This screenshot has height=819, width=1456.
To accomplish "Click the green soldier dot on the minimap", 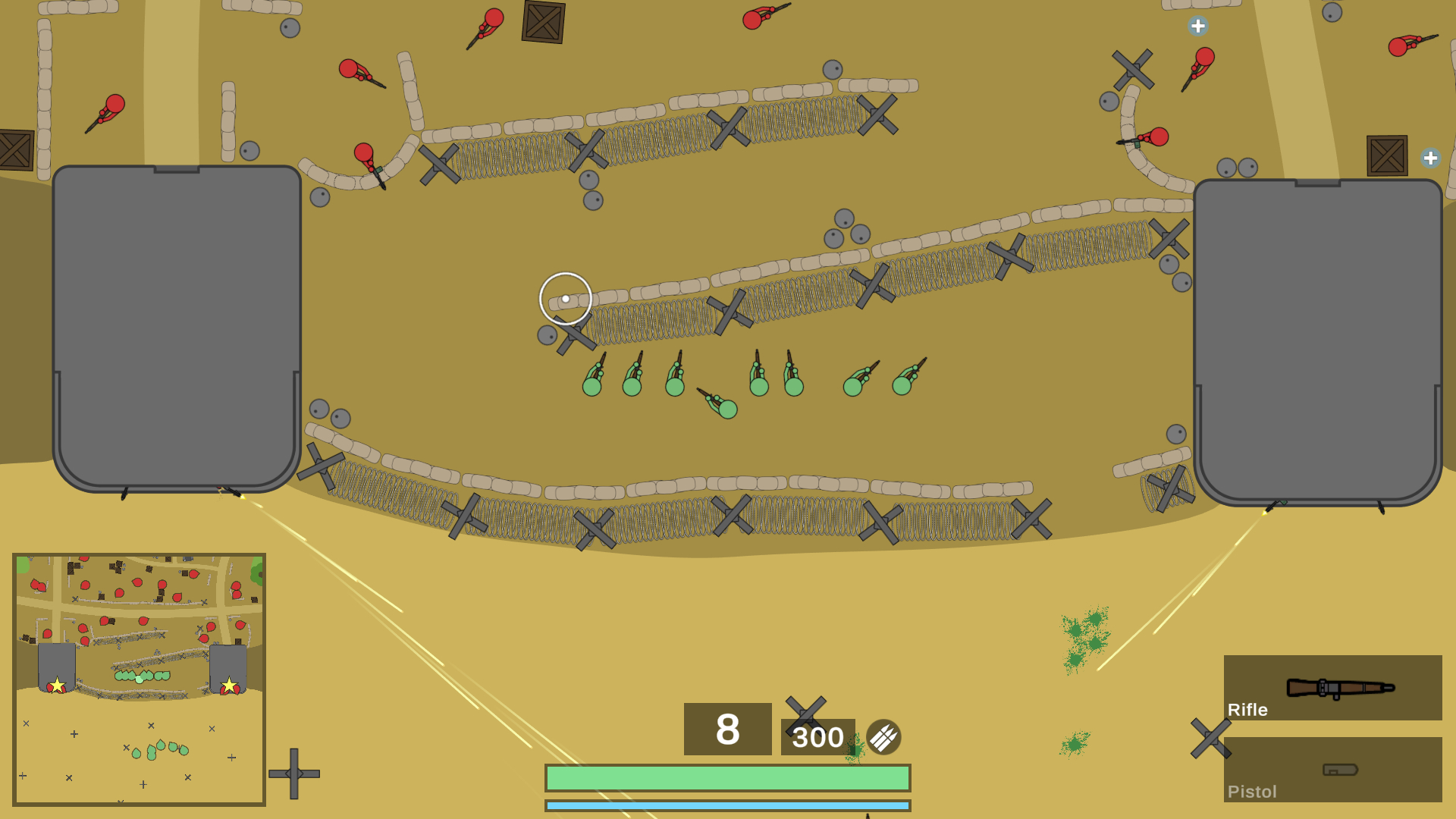I will tap(140, 679).
